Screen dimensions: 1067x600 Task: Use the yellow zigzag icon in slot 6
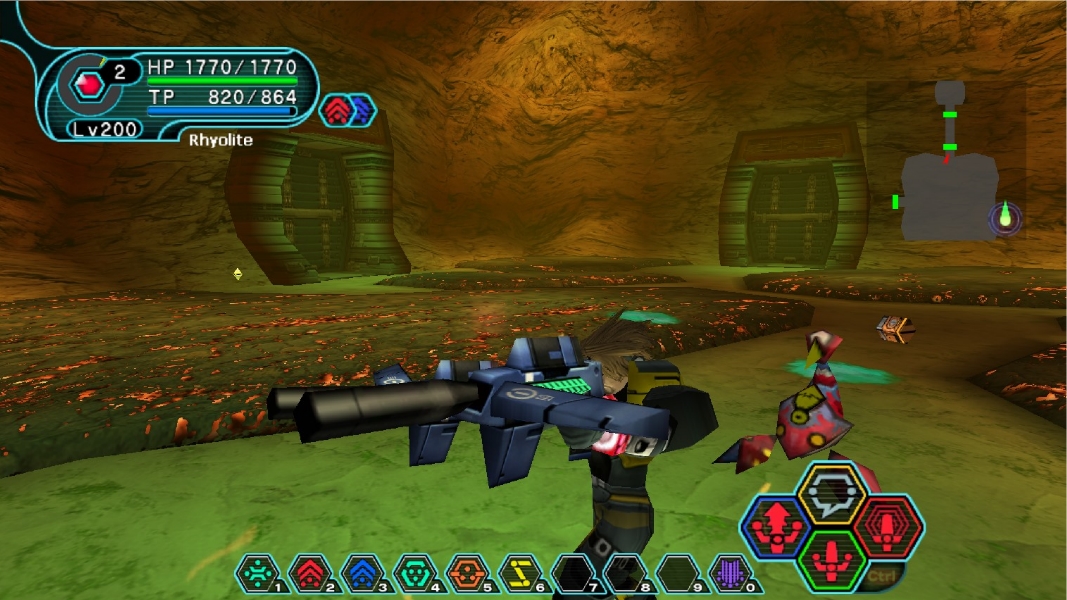(x=519, y=574)
